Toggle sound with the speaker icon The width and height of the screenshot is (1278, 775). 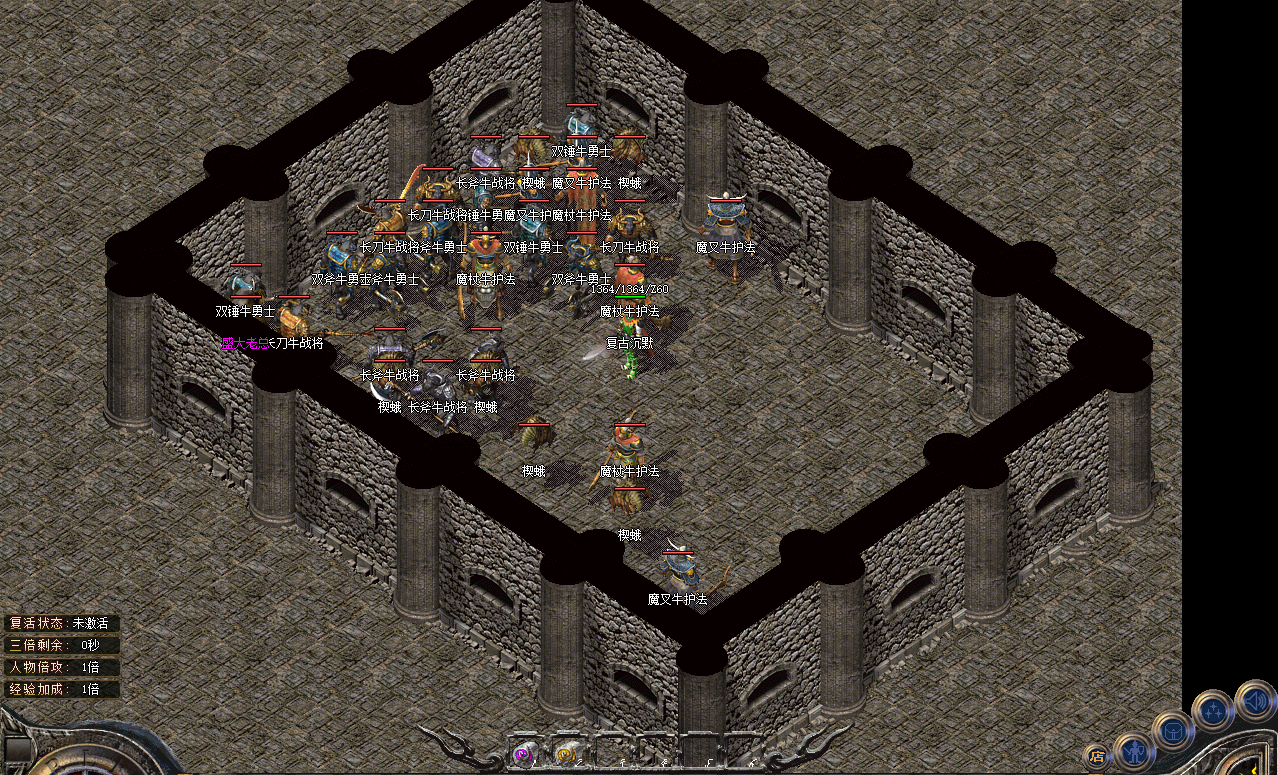coord(1254,699)
